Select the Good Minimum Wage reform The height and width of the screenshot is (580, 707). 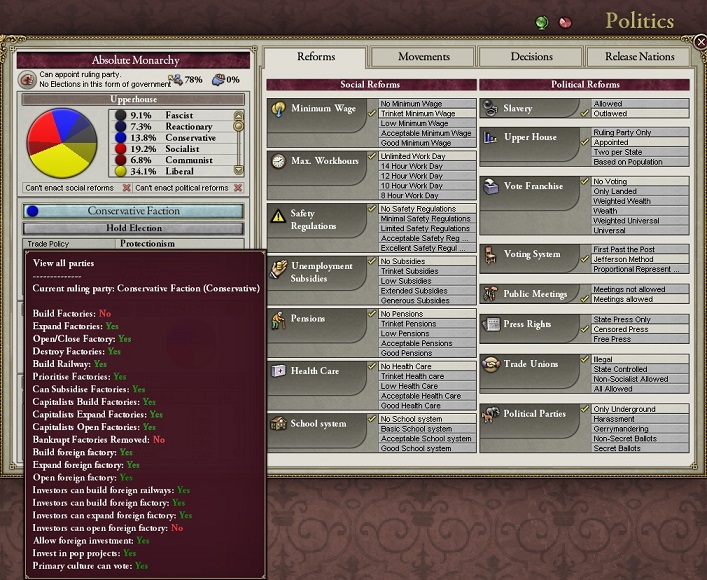tap(424, 143)
